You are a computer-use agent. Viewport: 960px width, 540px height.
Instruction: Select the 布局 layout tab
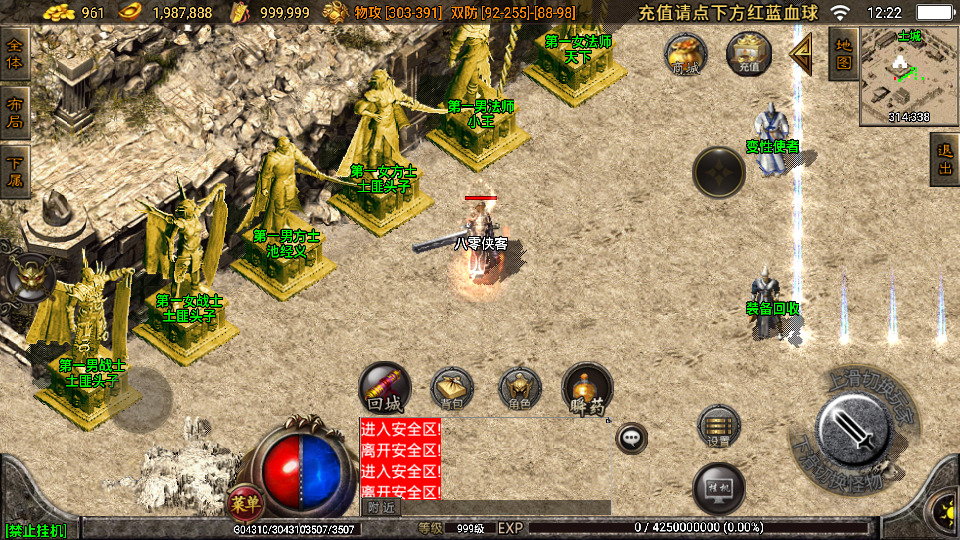pos(15,113)
